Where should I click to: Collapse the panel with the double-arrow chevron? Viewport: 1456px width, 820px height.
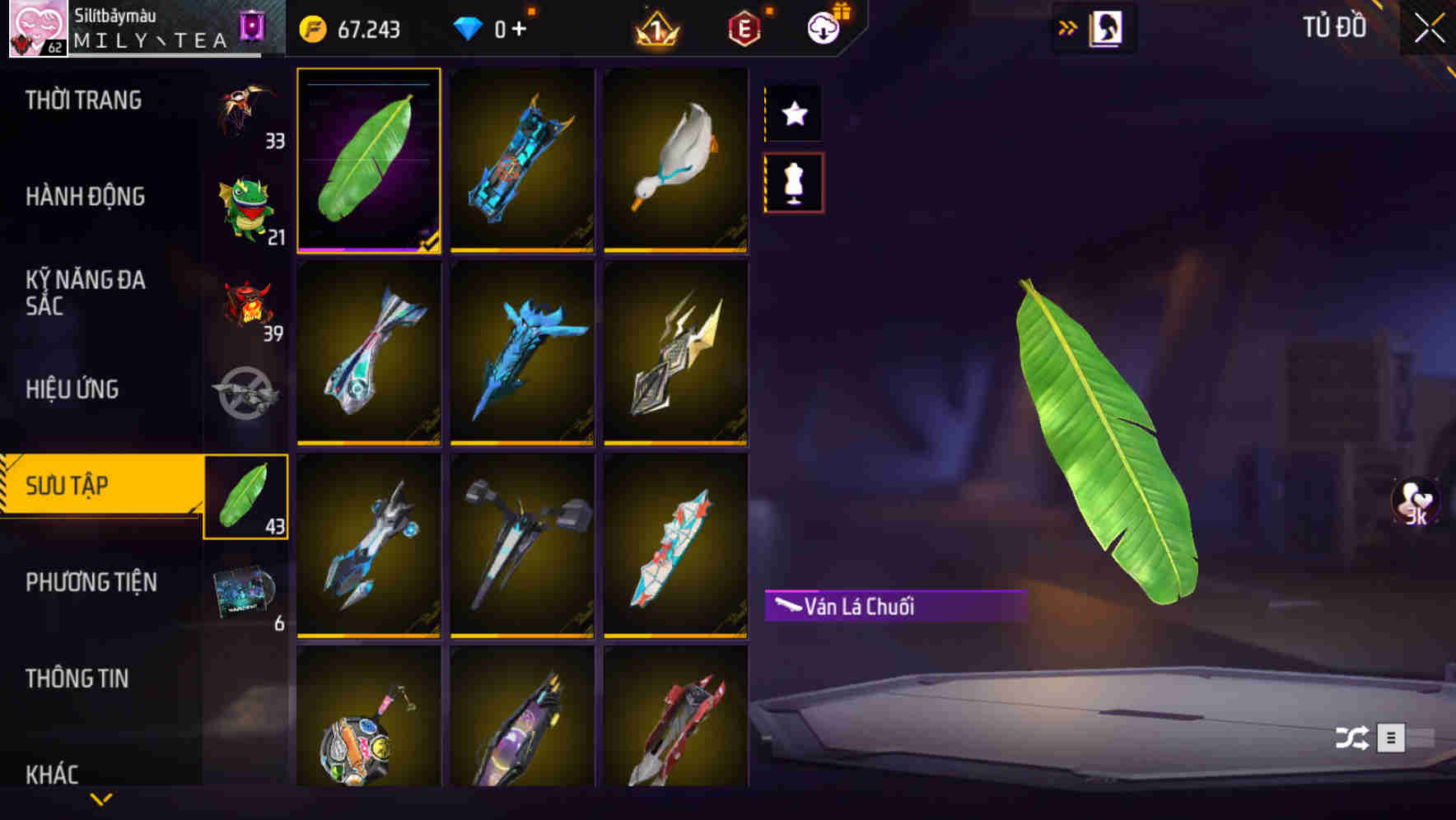[1068, 26]
